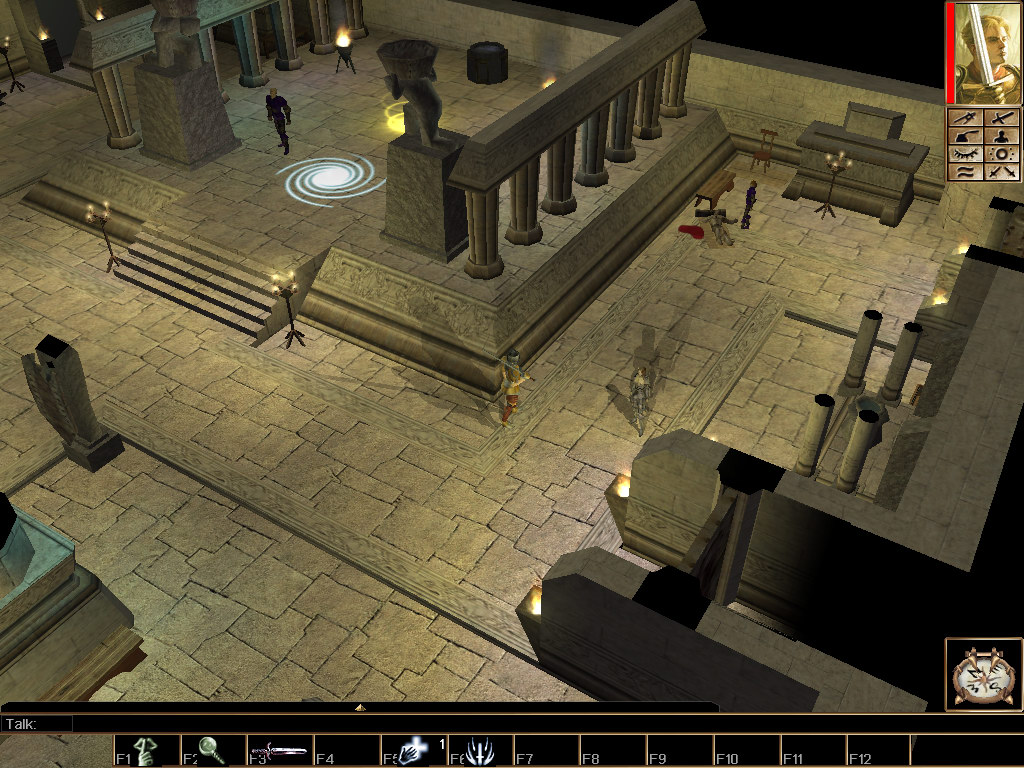Screen dimensions: 1024x768
Task: Click the closed eye rest button
Action: click(x=964, y=154)
